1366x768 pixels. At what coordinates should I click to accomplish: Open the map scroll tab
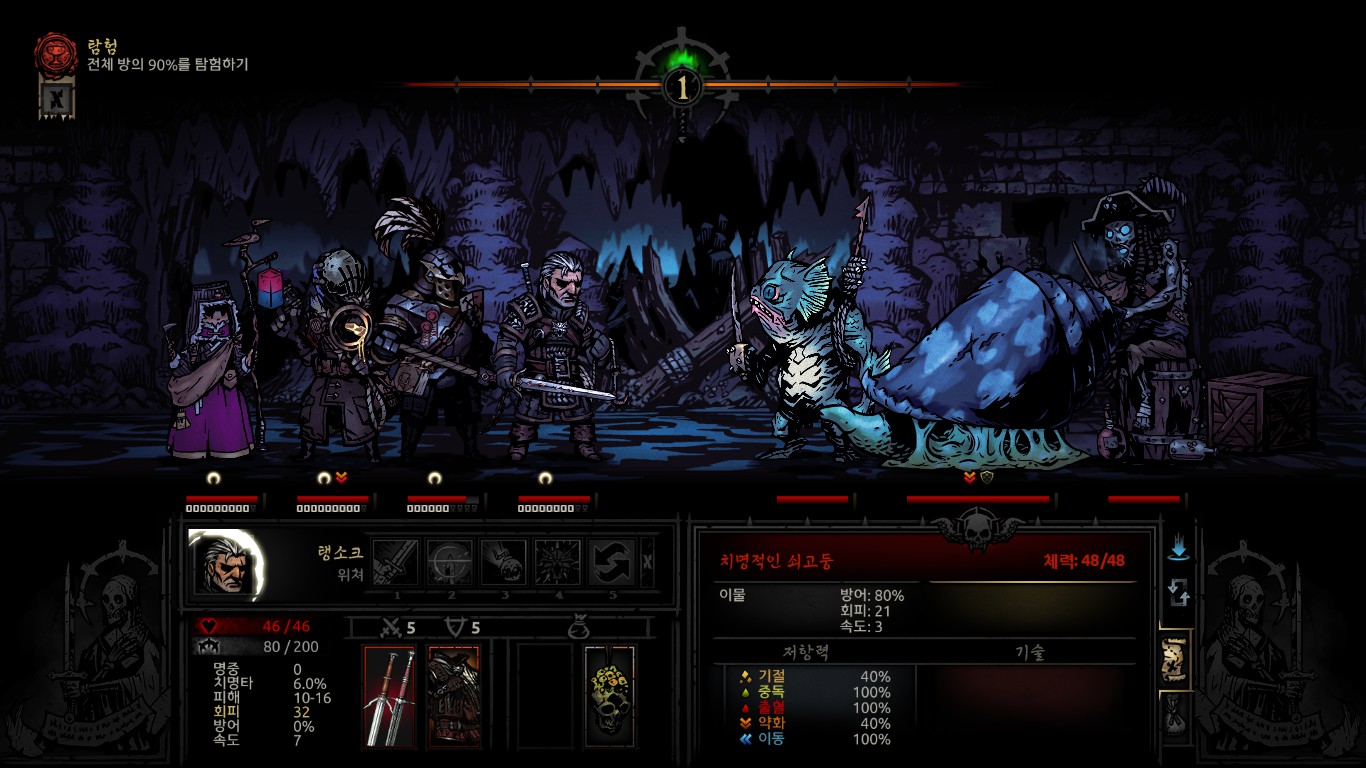point(1177,661)
